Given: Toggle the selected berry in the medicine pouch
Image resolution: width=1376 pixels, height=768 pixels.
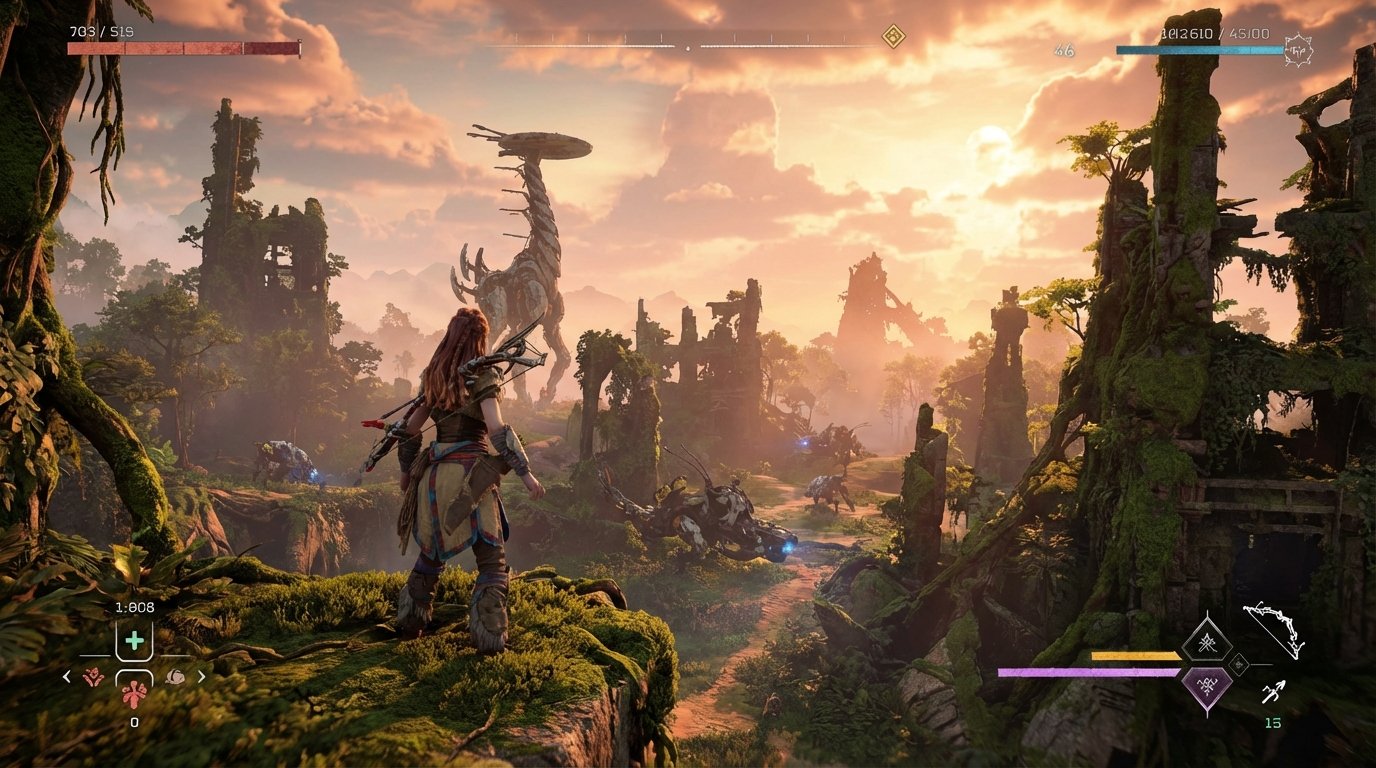Looking at the screenshot, I should click(135, 695).
